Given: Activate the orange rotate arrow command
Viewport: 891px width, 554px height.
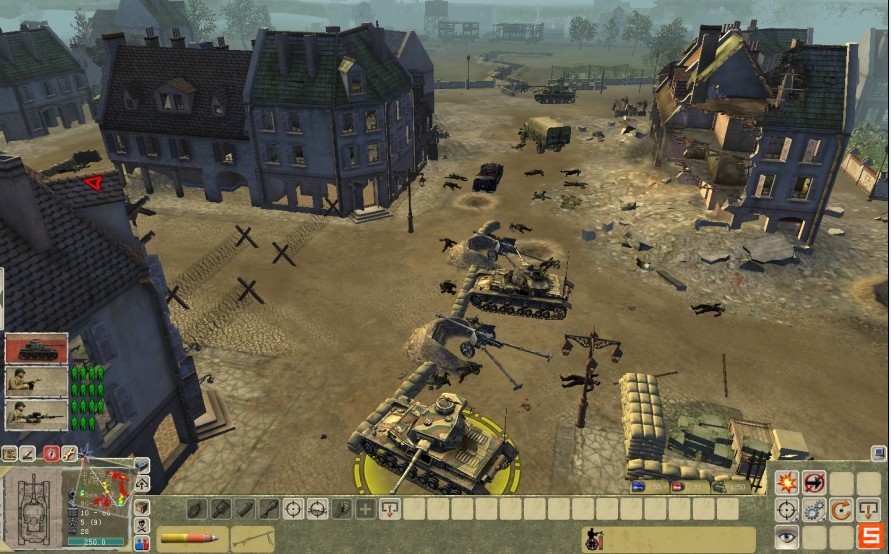Looking at the screenshot, I should pos(842,510).
